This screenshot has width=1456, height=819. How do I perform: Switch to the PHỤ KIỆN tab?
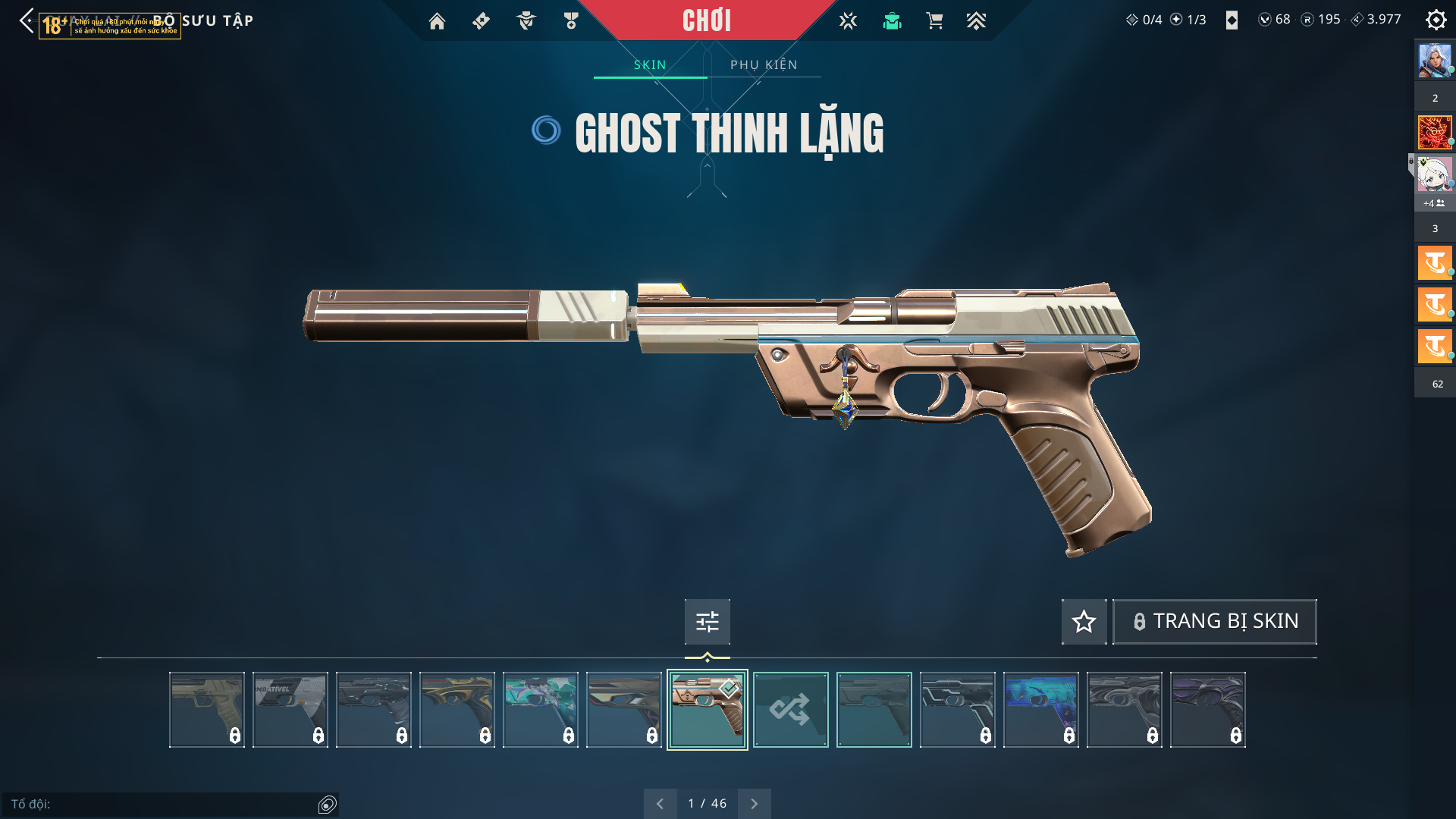[764, 65]
